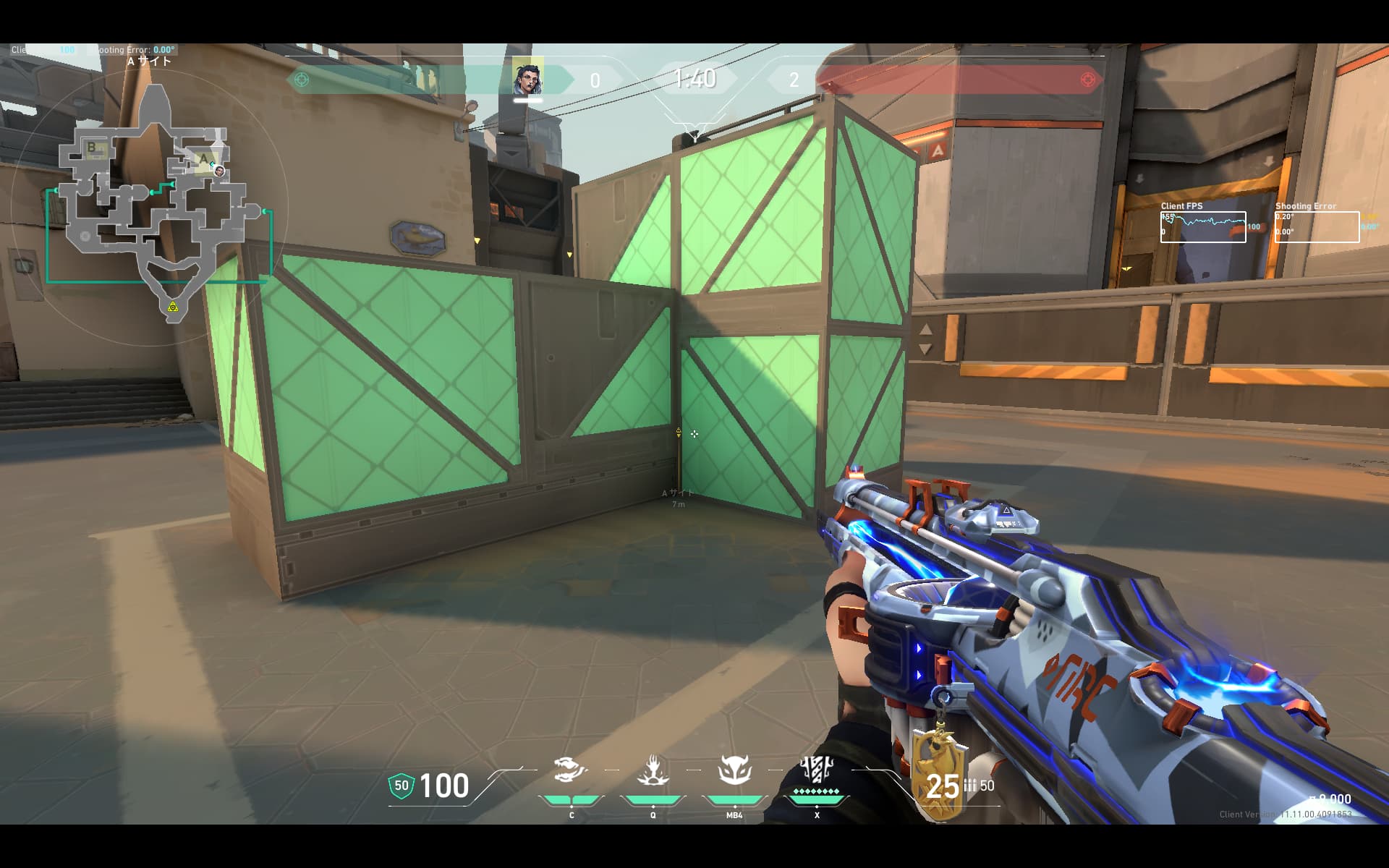Trigger the Nightfall ultimate icon bound to X
This screenshot has height=868, width=1389.
(x=817, y=770)
